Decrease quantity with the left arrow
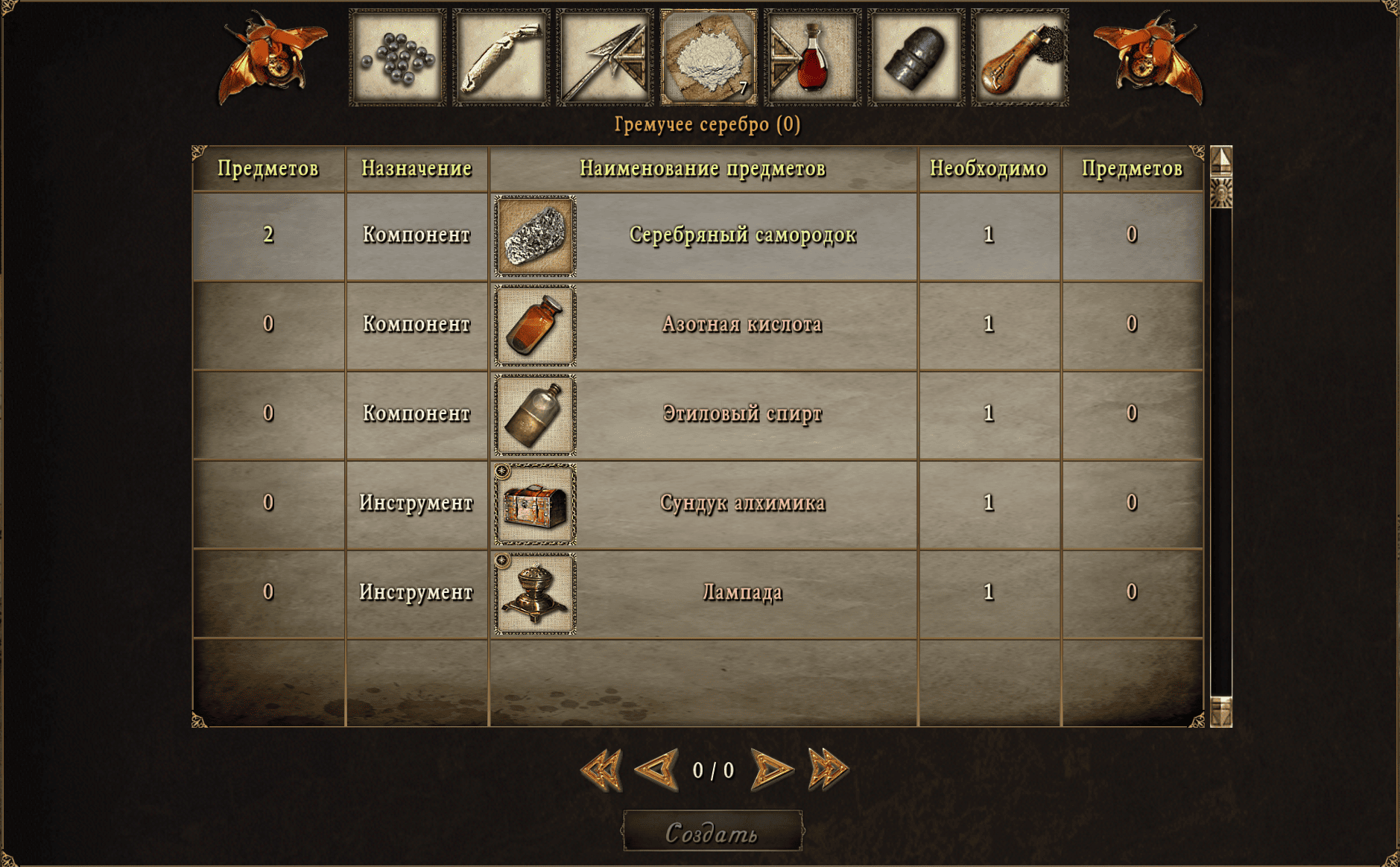The height and width of the screenshot is (867, 1400). (x=656, y=769)
